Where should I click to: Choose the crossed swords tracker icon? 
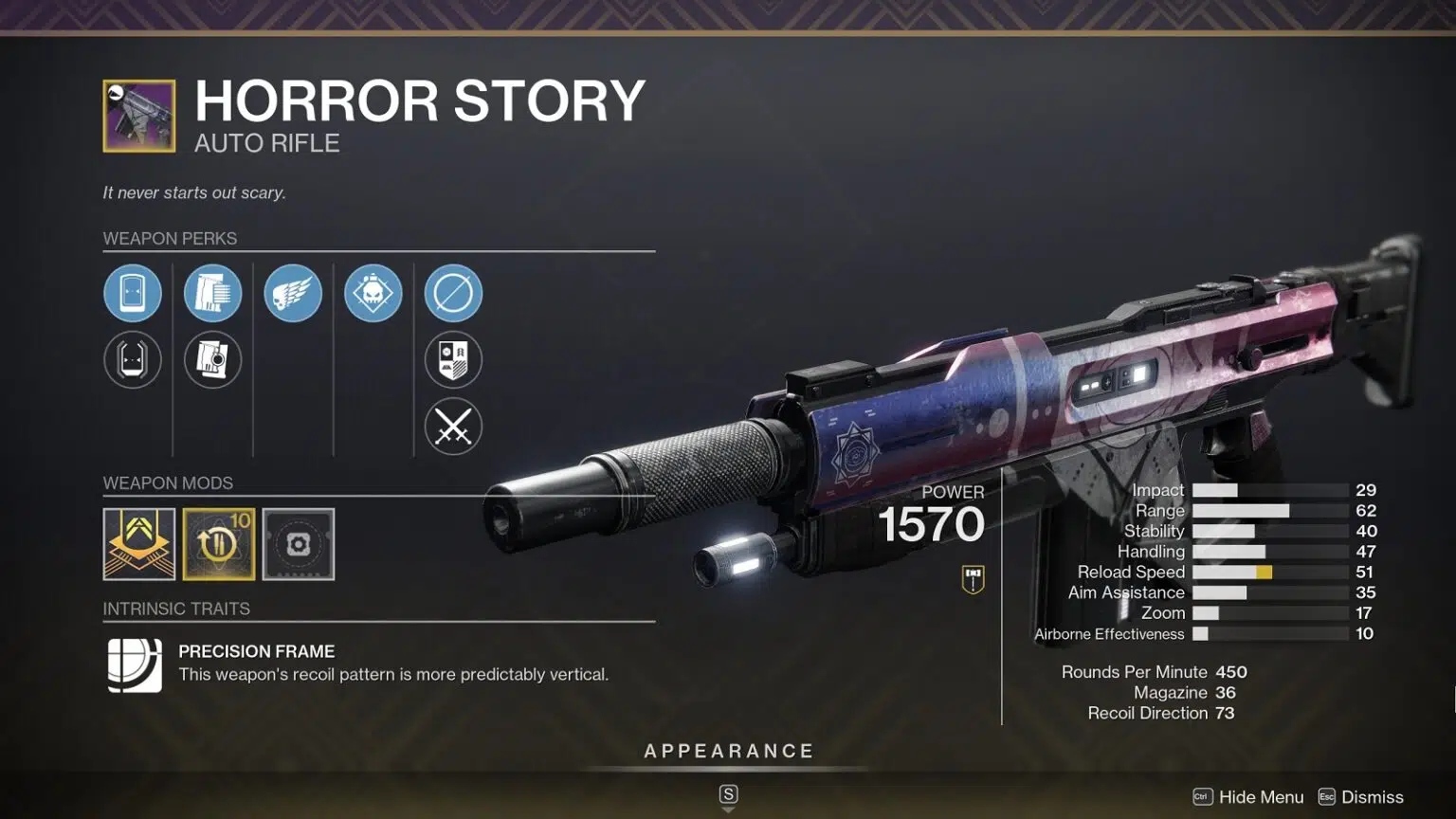[x=453, y=427]
